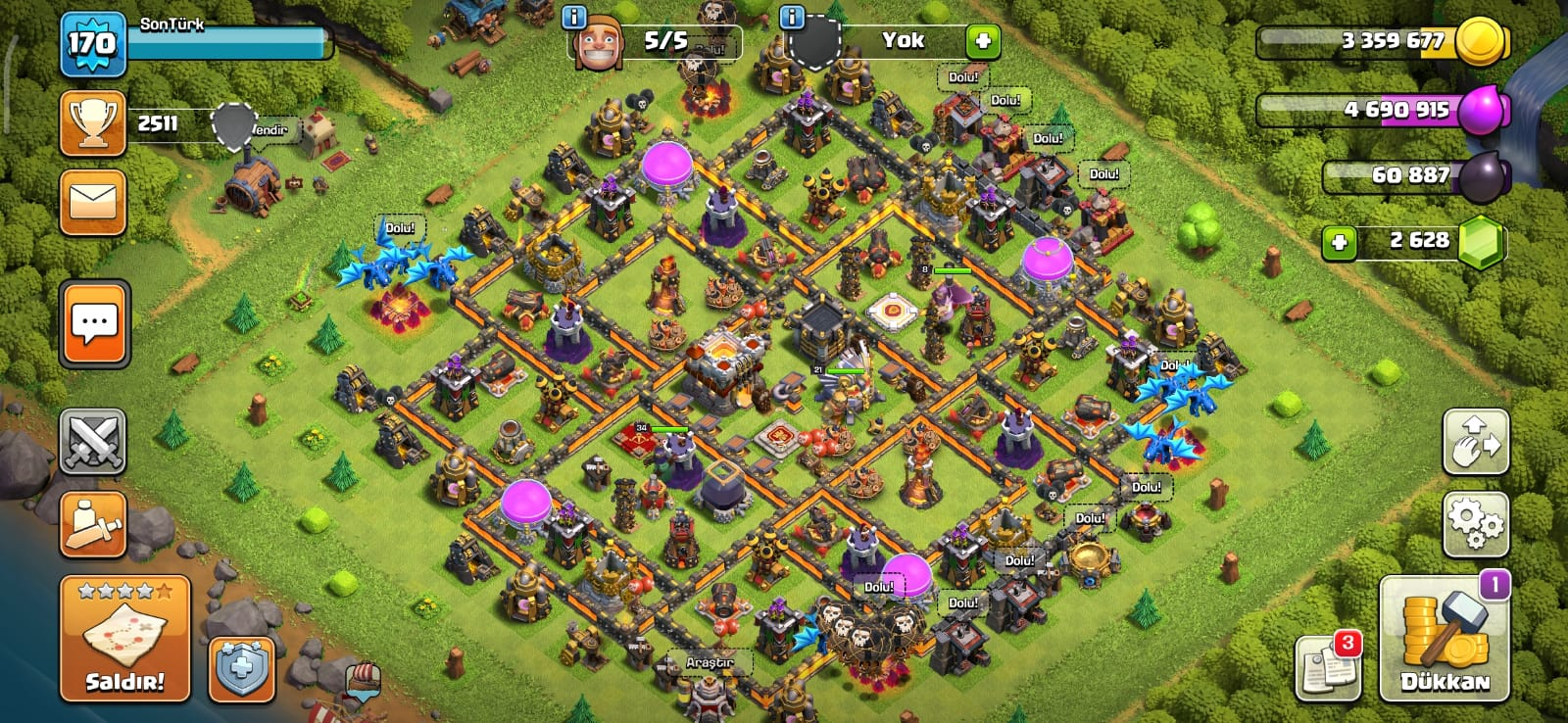Open the chat speech bubble
Image resolution: width=1568 pixels, height=723 pixels.
(94, 324)
